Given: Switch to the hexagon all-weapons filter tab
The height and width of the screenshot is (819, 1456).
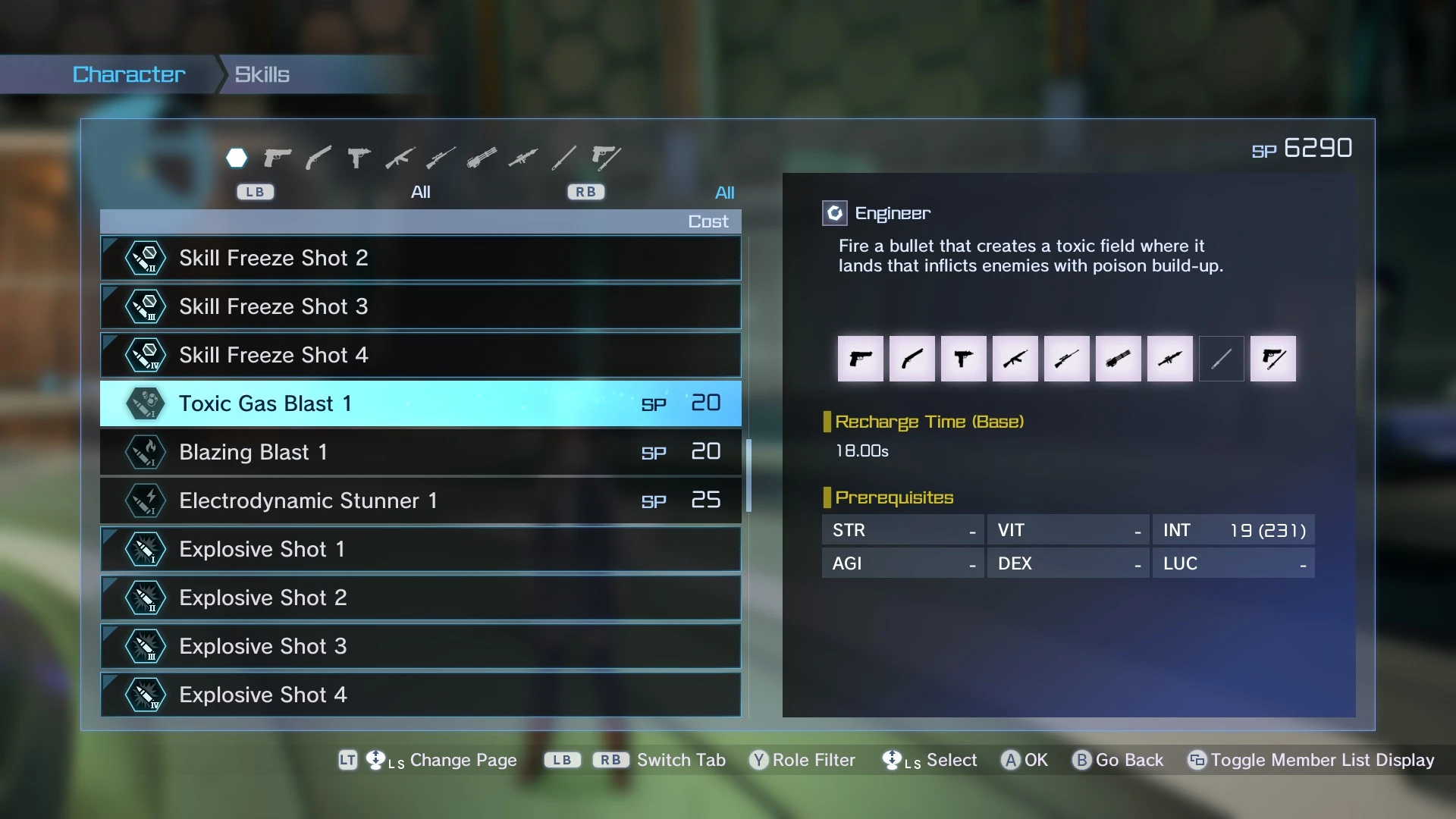Looking at the screenshot, I should 237,158.
